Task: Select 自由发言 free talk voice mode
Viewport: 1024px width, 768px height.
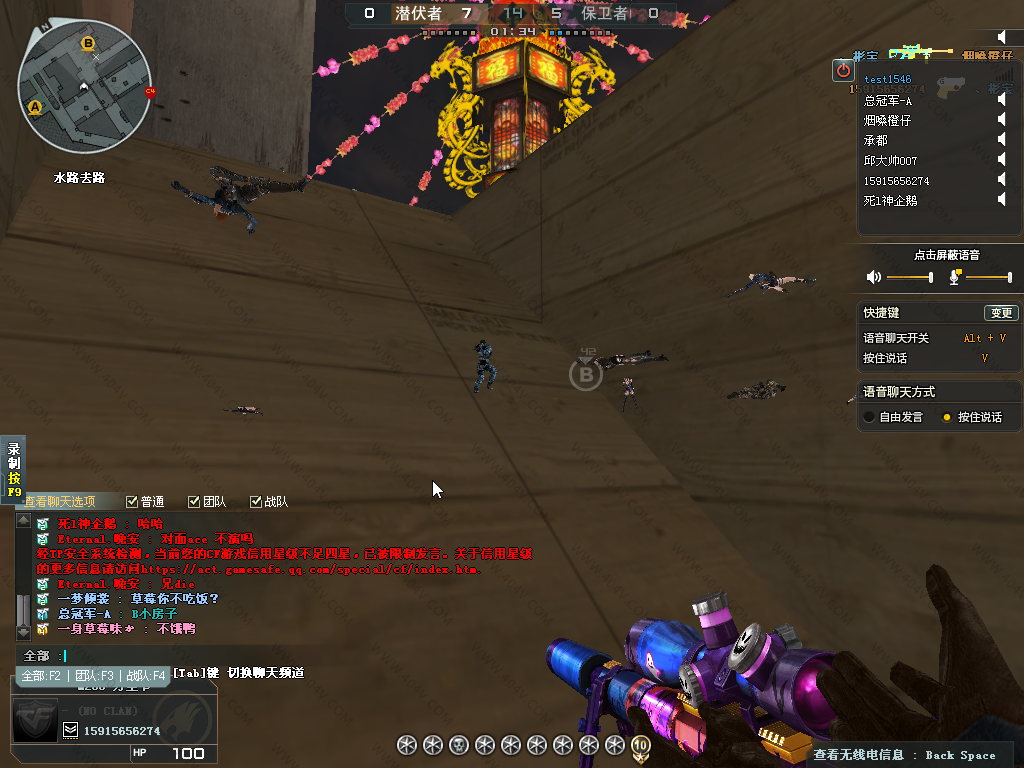Action: [869, 417]
